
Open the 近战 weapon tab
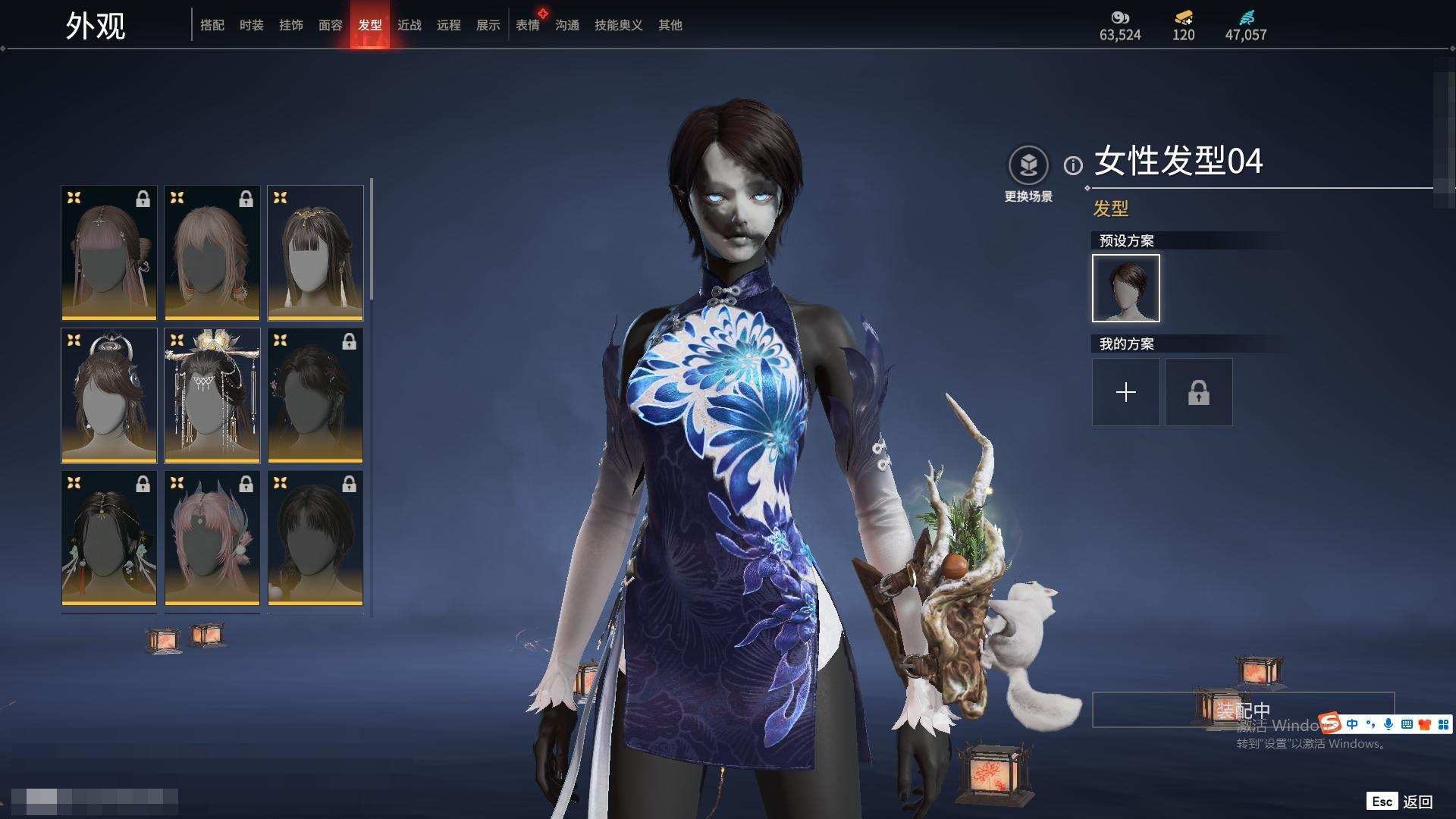tap(409, 25)
